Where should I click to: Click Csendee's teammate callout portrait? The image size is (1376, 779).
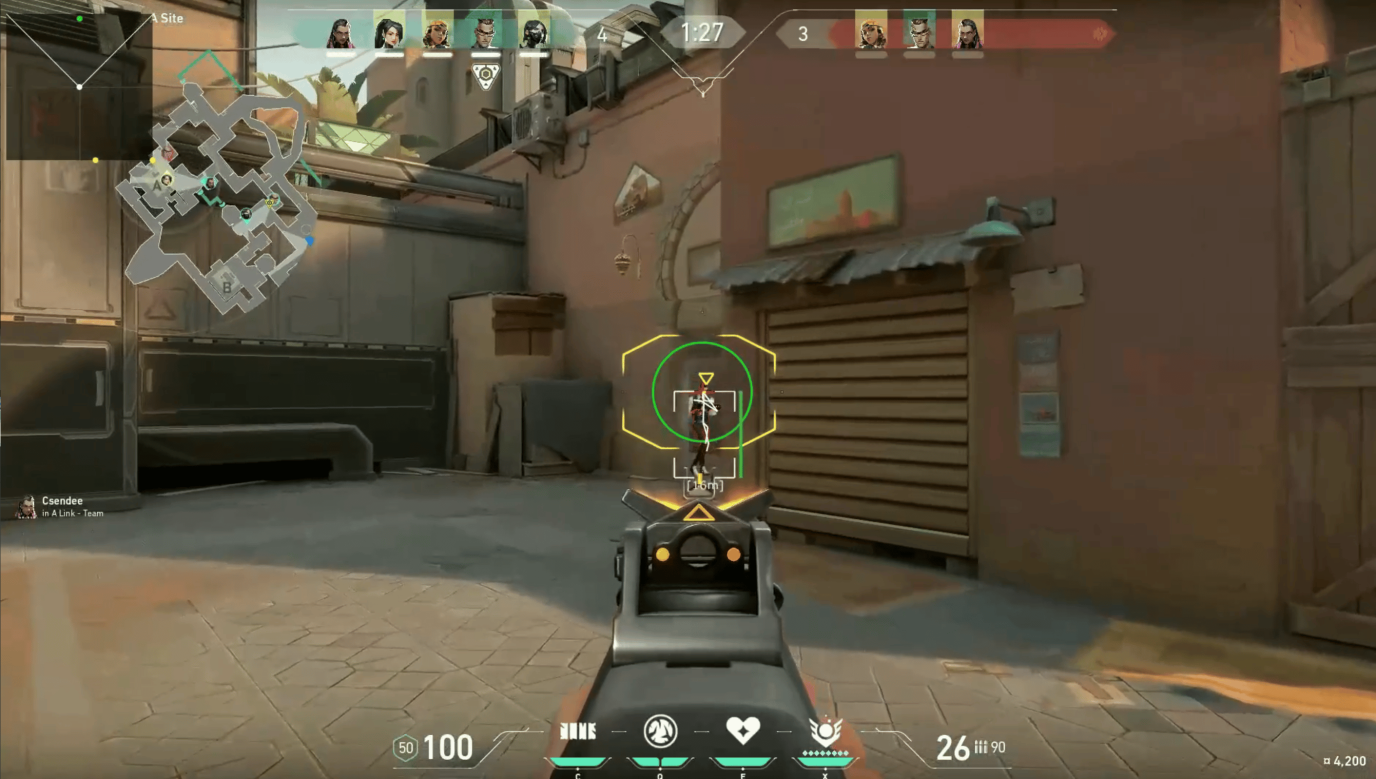(26, 508)
